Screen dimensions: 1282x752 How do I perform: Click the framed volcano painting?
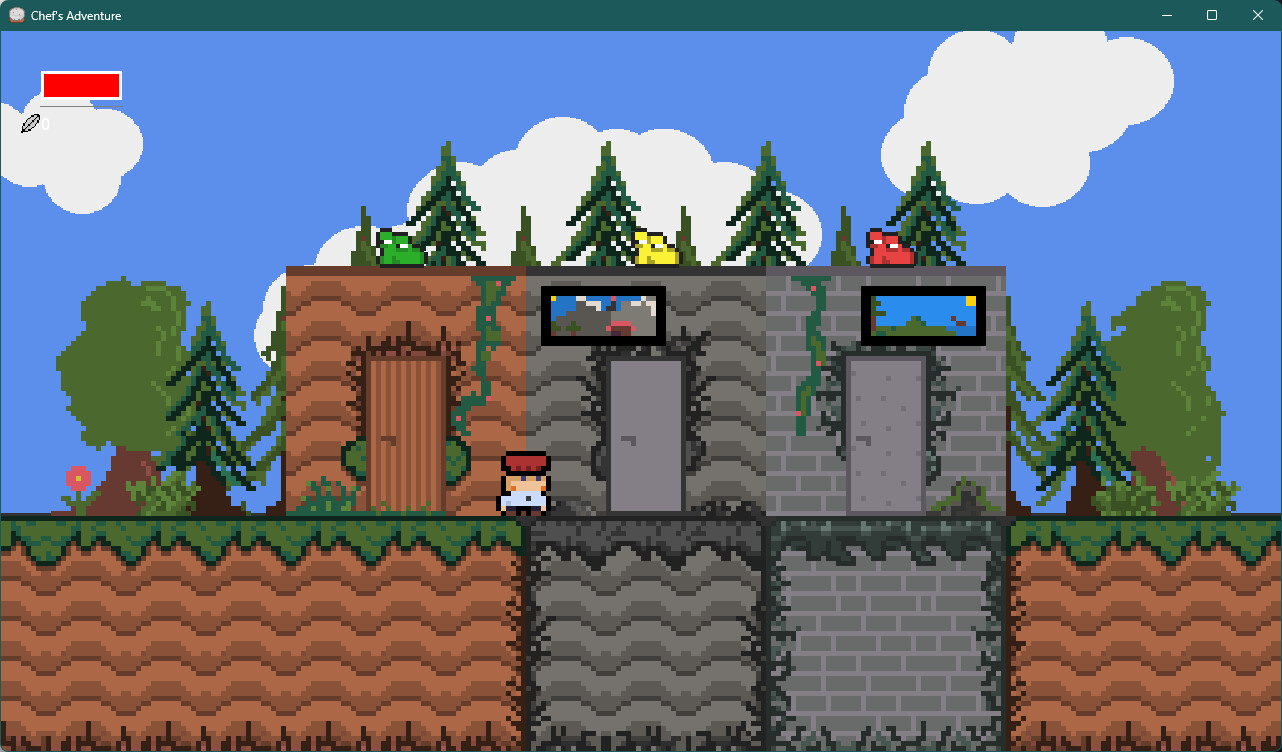click(x=603, y=315)
